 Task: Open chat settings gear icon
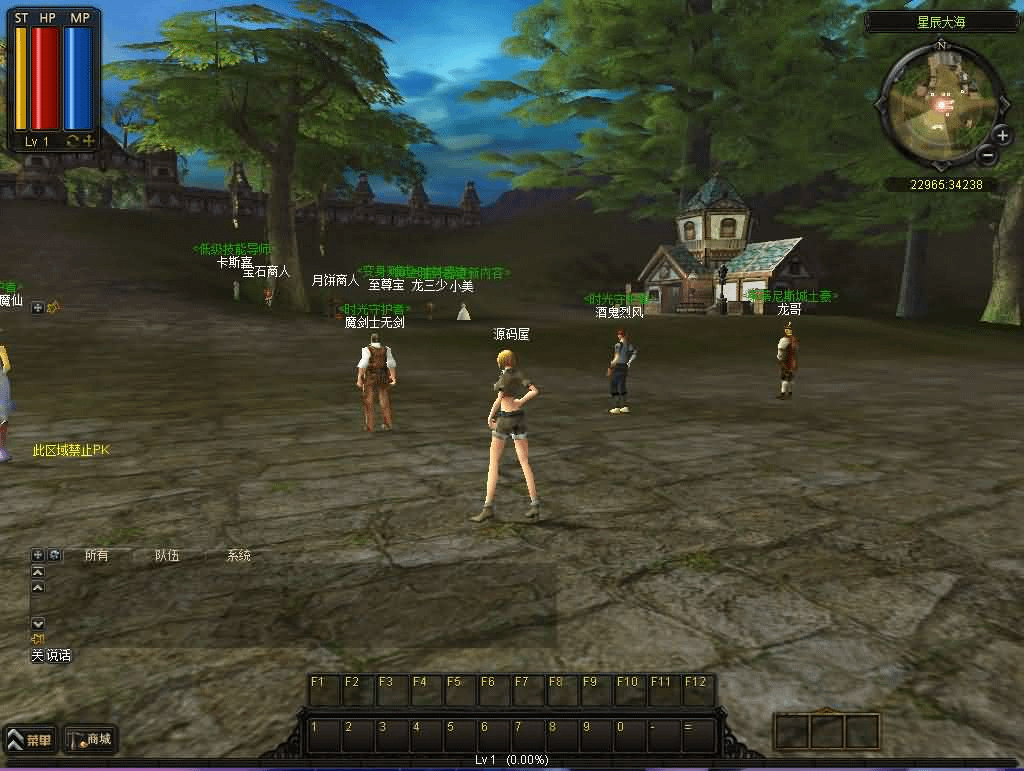point(54,555)
